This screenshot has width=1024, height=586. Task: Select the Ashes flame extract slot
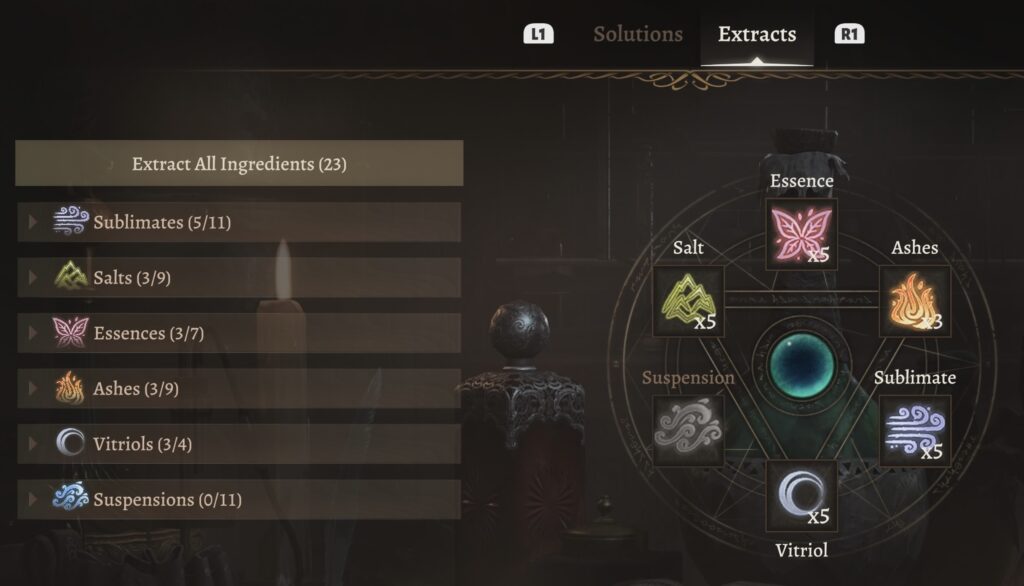click(914, 301)
